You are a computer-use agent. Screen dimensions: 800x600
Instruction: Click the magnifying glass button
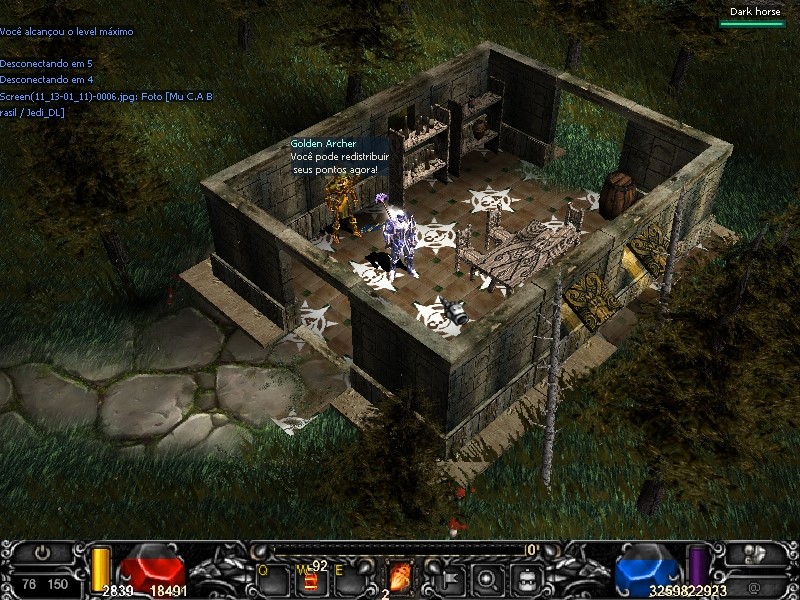488,577
